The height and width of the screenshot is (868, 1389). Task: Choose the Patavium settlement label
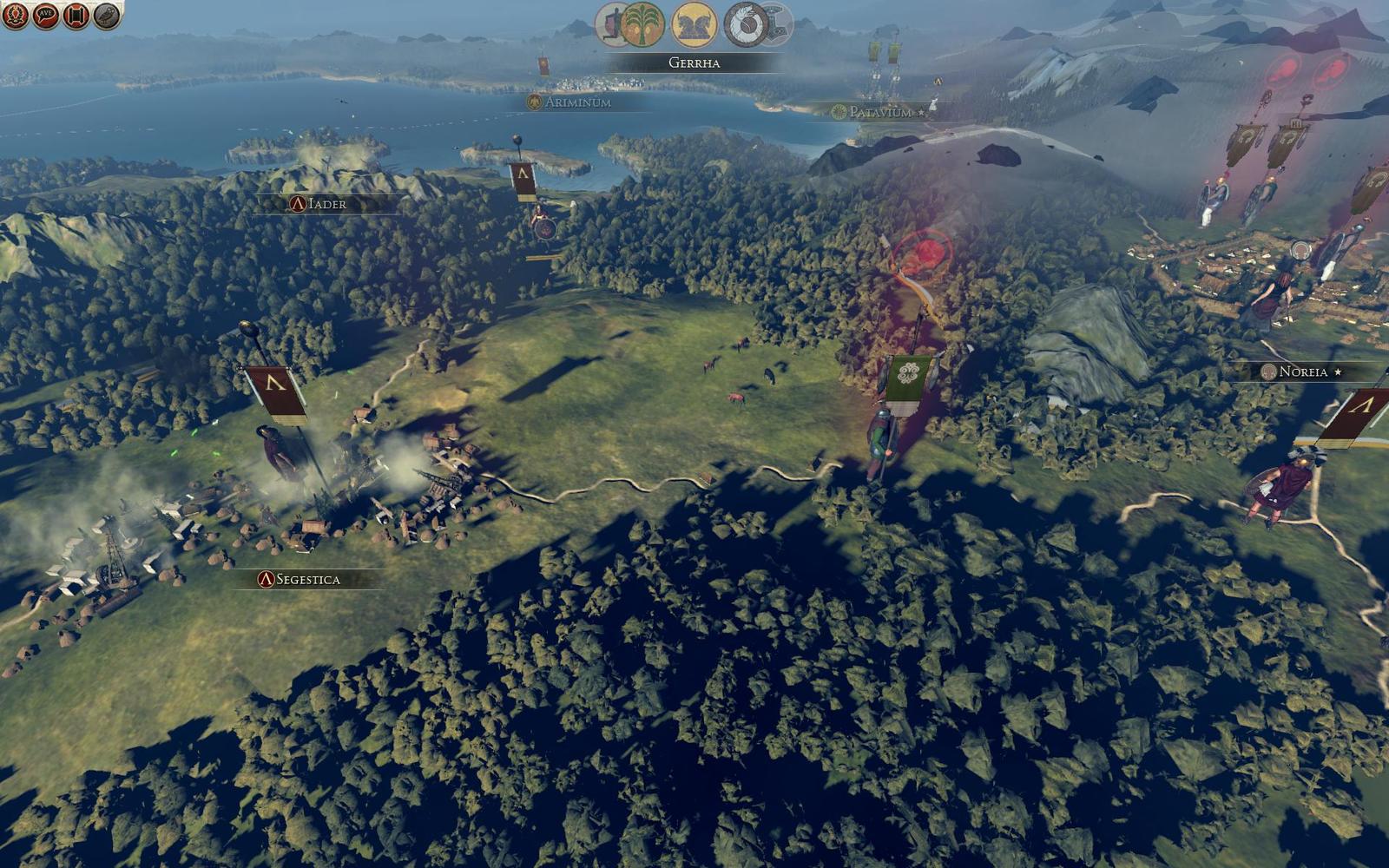879,112
